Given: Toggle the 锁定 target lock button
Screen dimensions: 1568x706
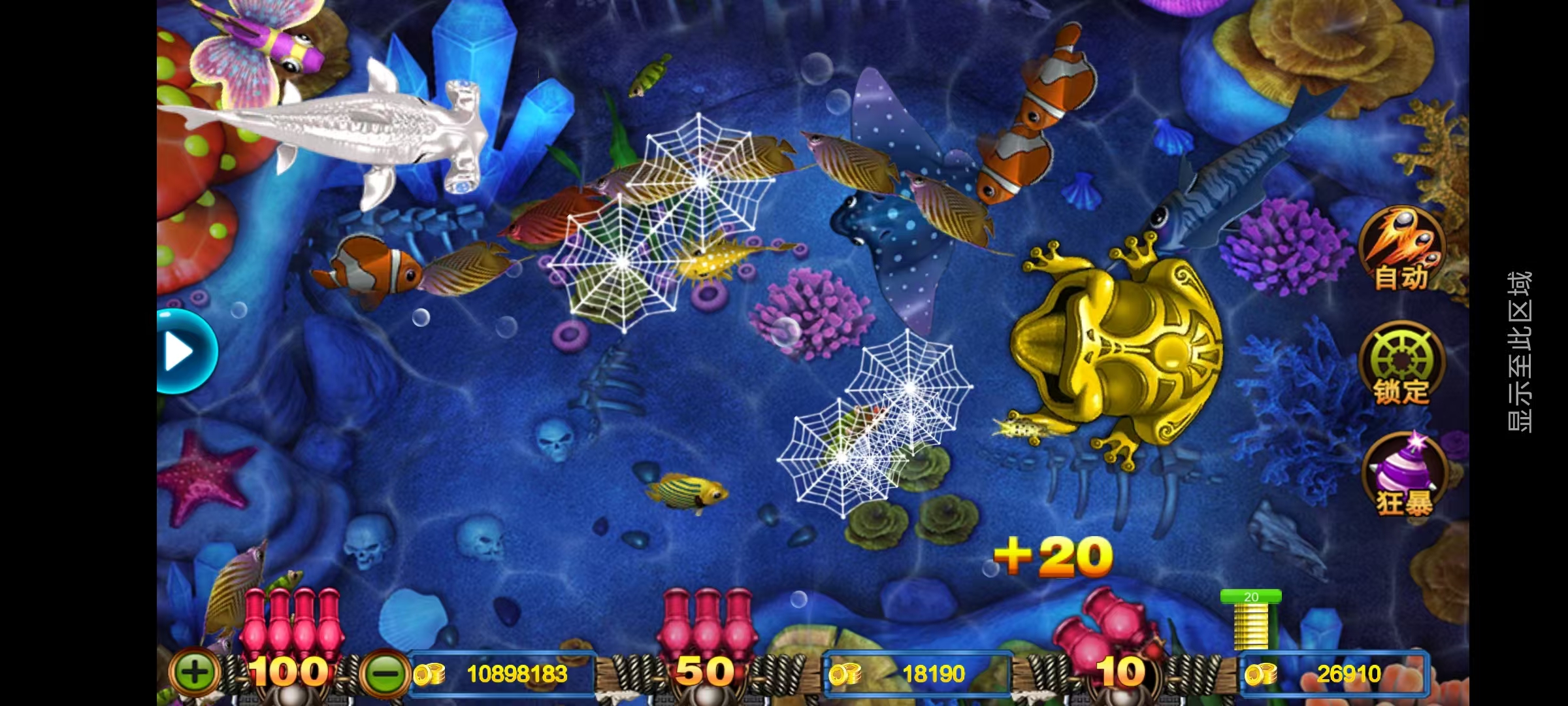Looking at the screenshot, I should click(x=1400, y=363).
